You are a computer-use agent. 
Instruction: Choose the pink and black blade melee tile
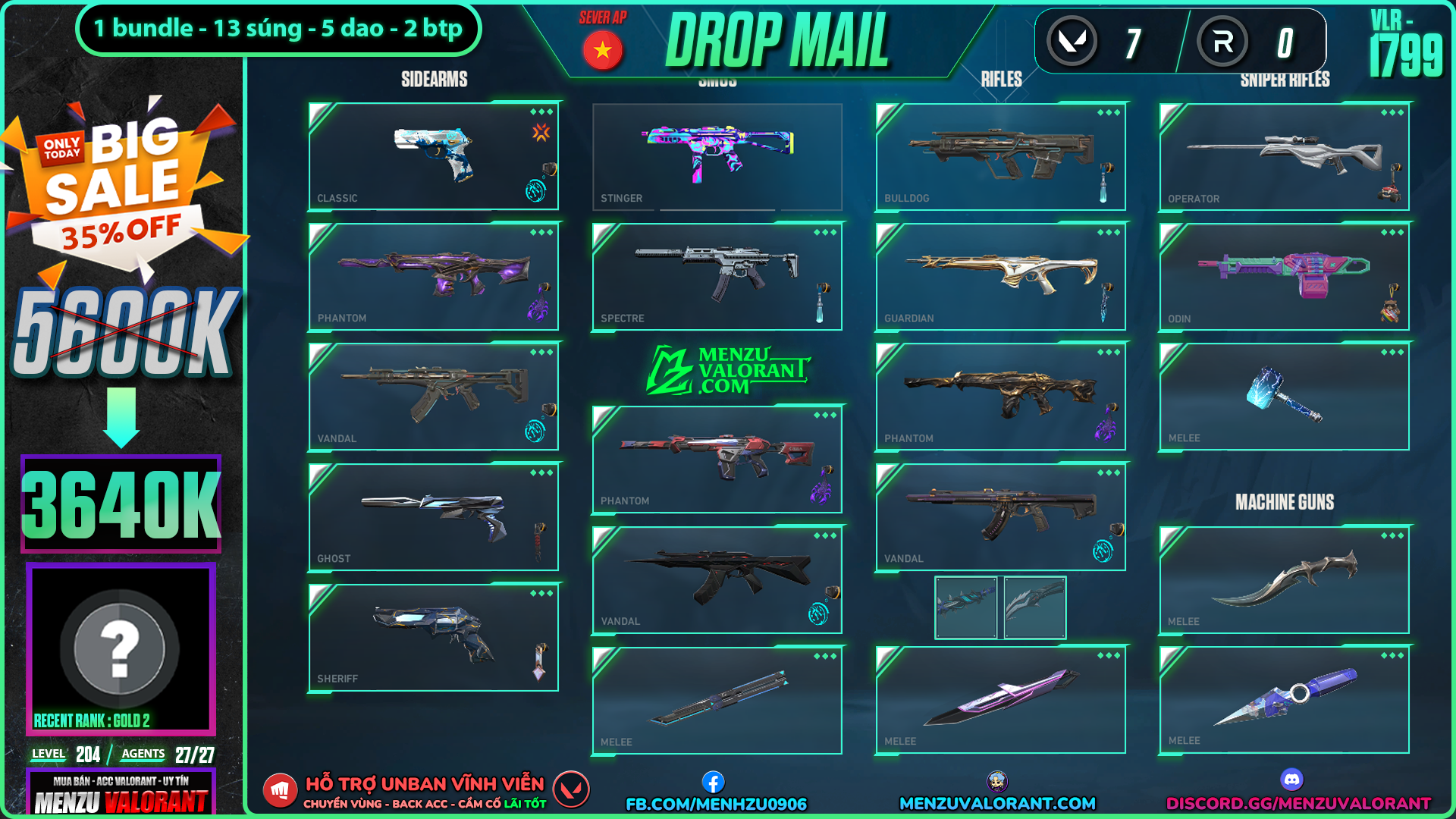1000,700
